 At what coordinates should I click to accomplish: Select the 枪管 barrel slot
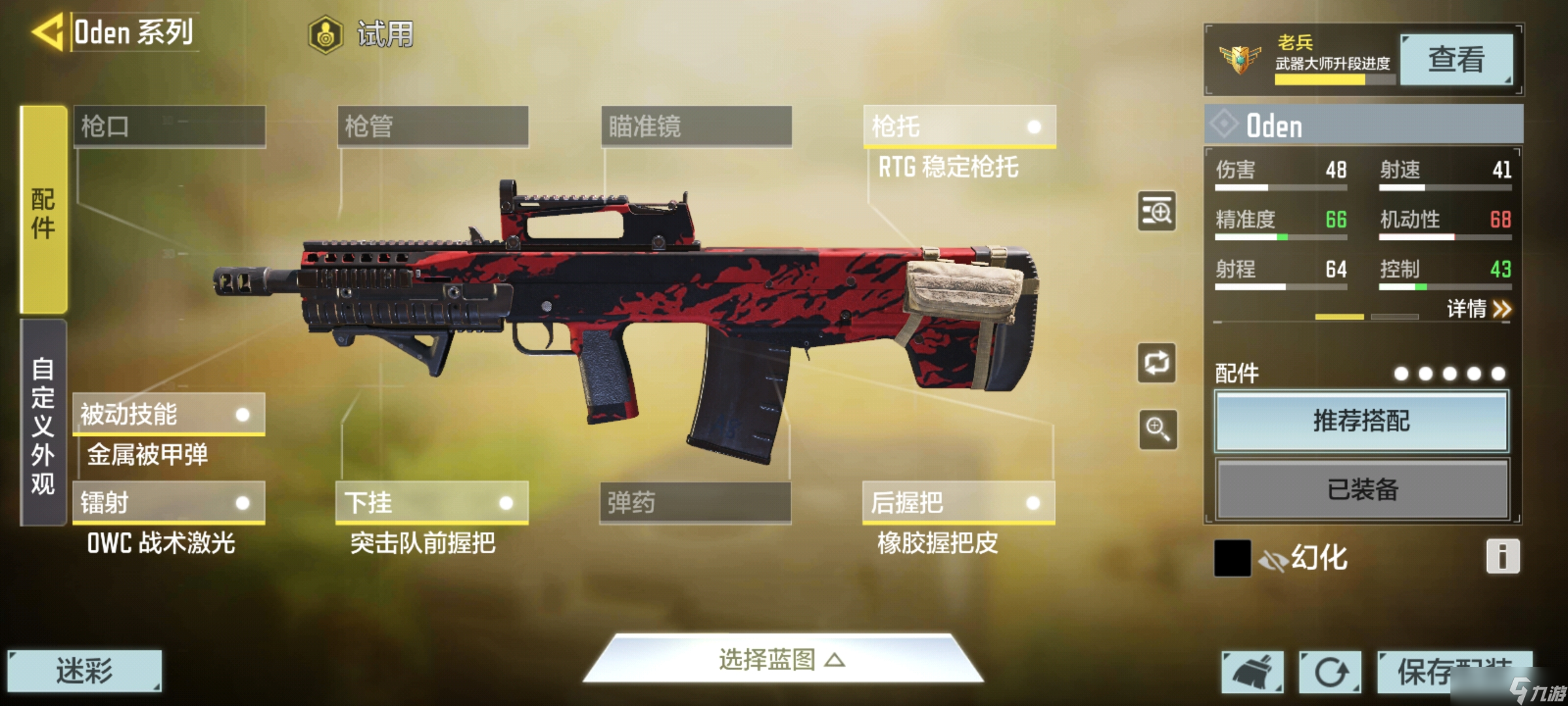(x=433, y=126)
